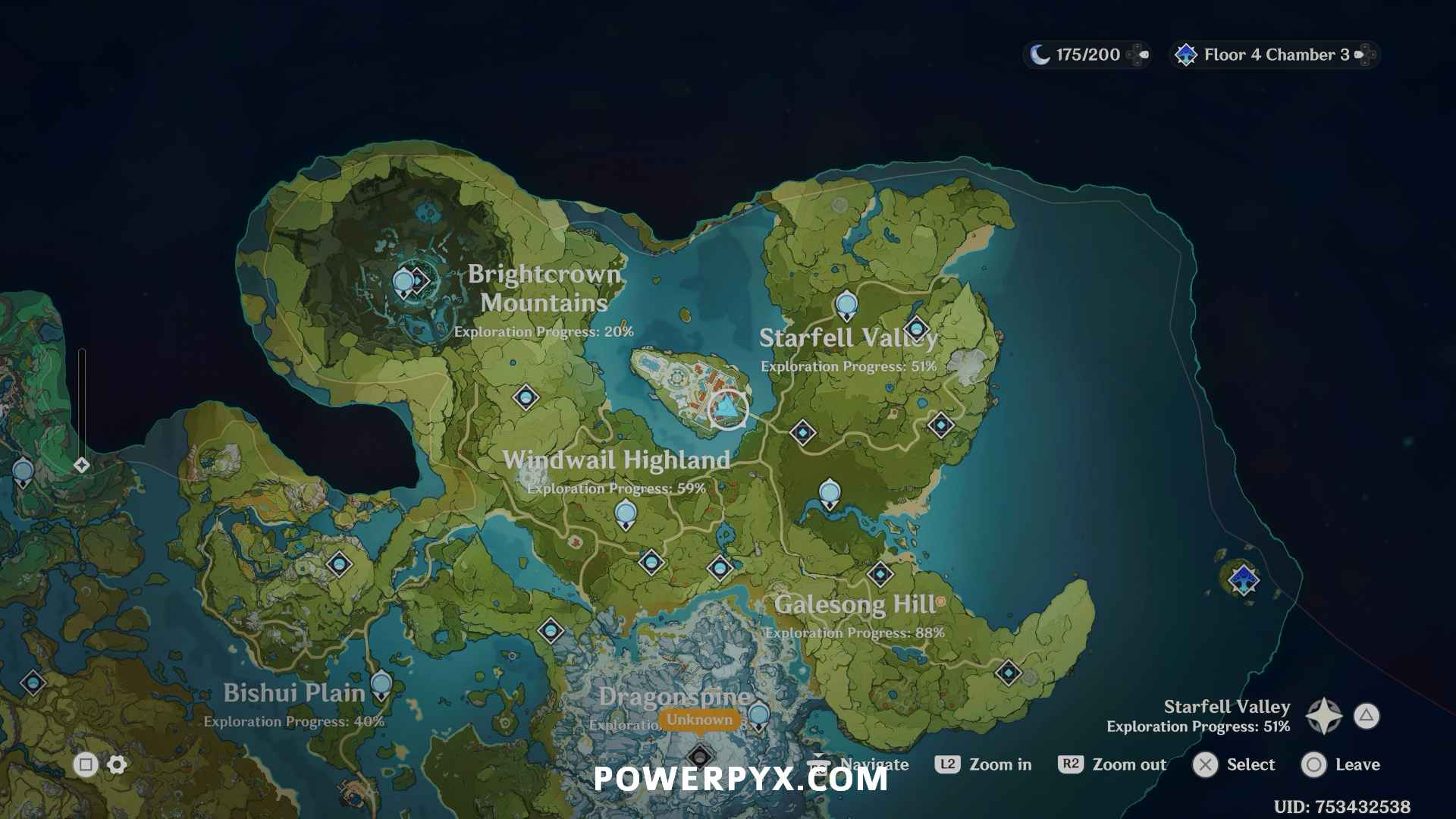Click the orange Unknown tag on Dragonspine
The image size is (1456, 819).
pos(699,720)
